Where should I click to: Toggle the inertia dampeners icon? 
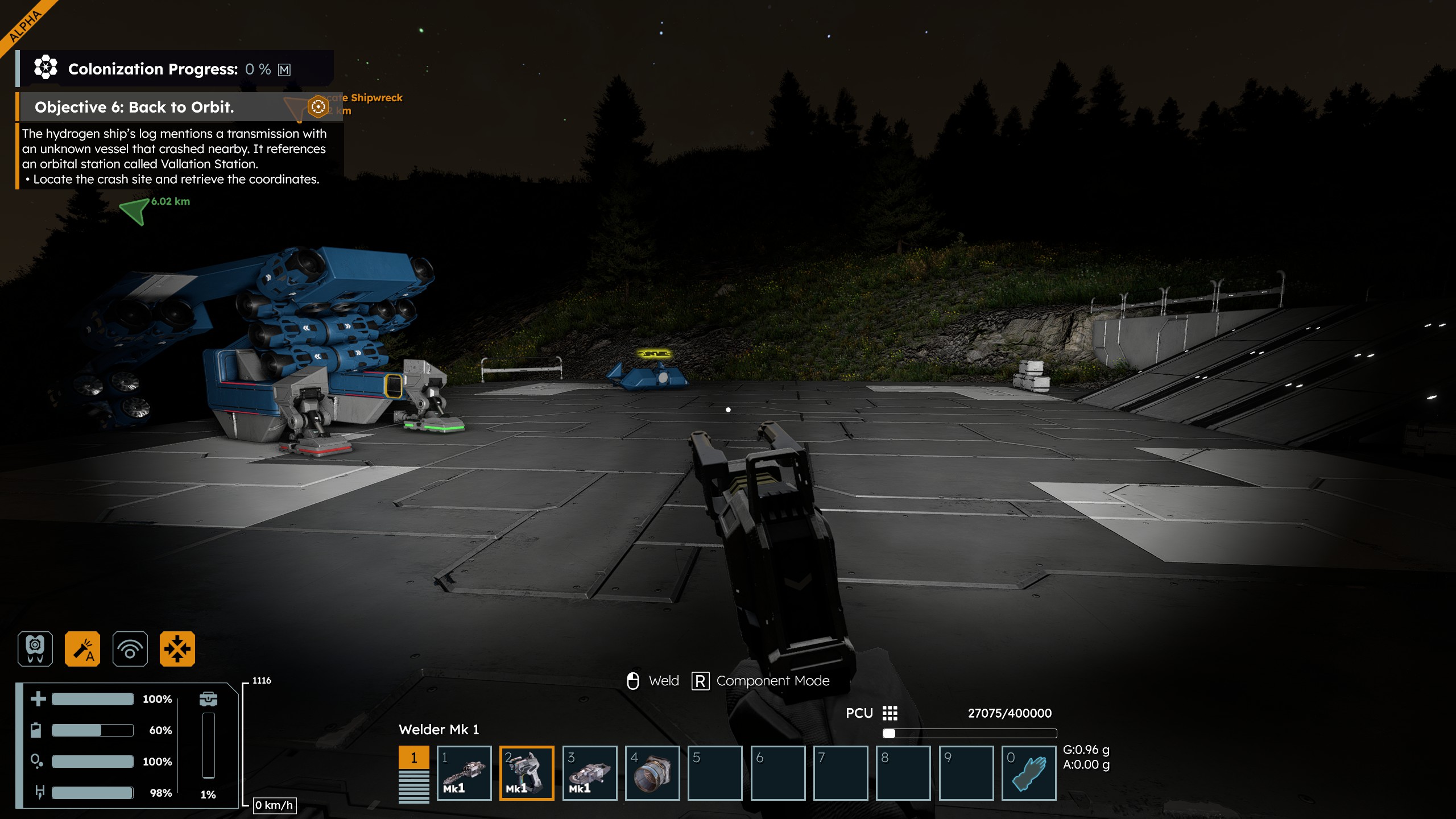177,649
